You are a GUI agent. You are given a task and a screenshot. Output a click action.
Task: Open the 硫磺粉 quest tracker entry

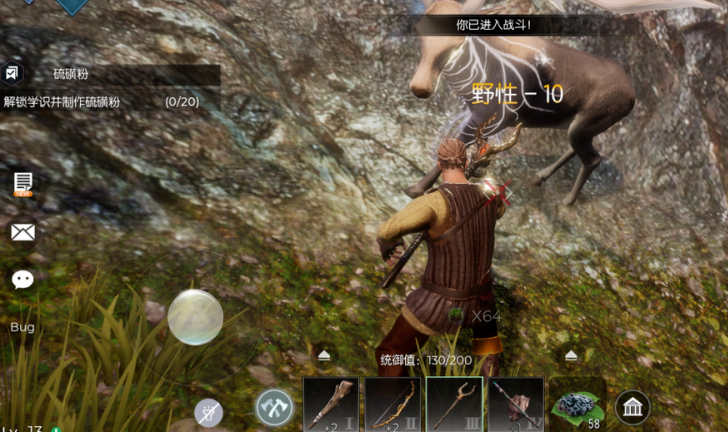(x=120, y=75)
